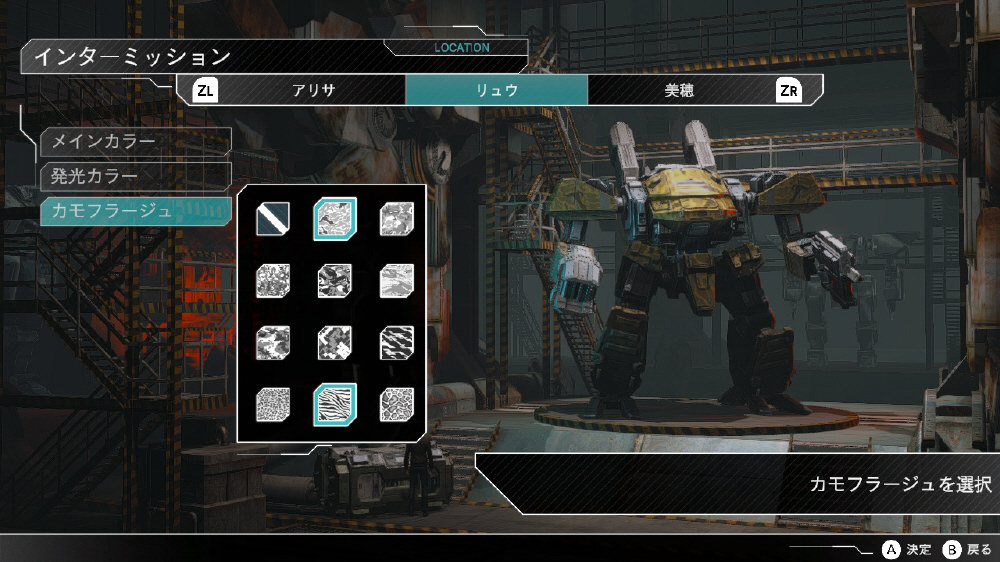
Task: Select the カモフラージュ menu entry
Action: 136,211
